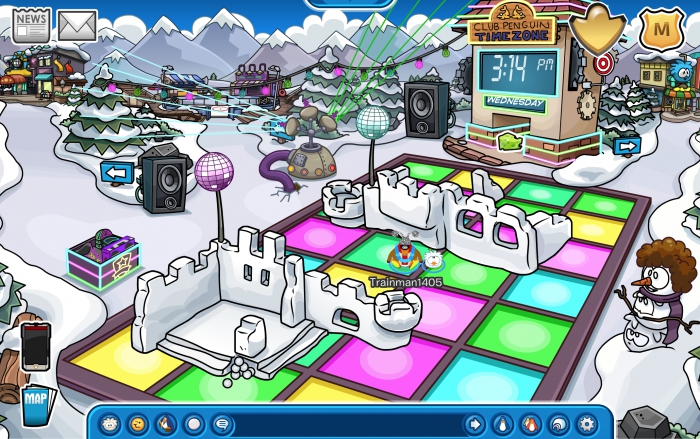Screen dimensions: 700x439
Task: Show the emotes menu with the smiley face
Action: coord(138,423)
